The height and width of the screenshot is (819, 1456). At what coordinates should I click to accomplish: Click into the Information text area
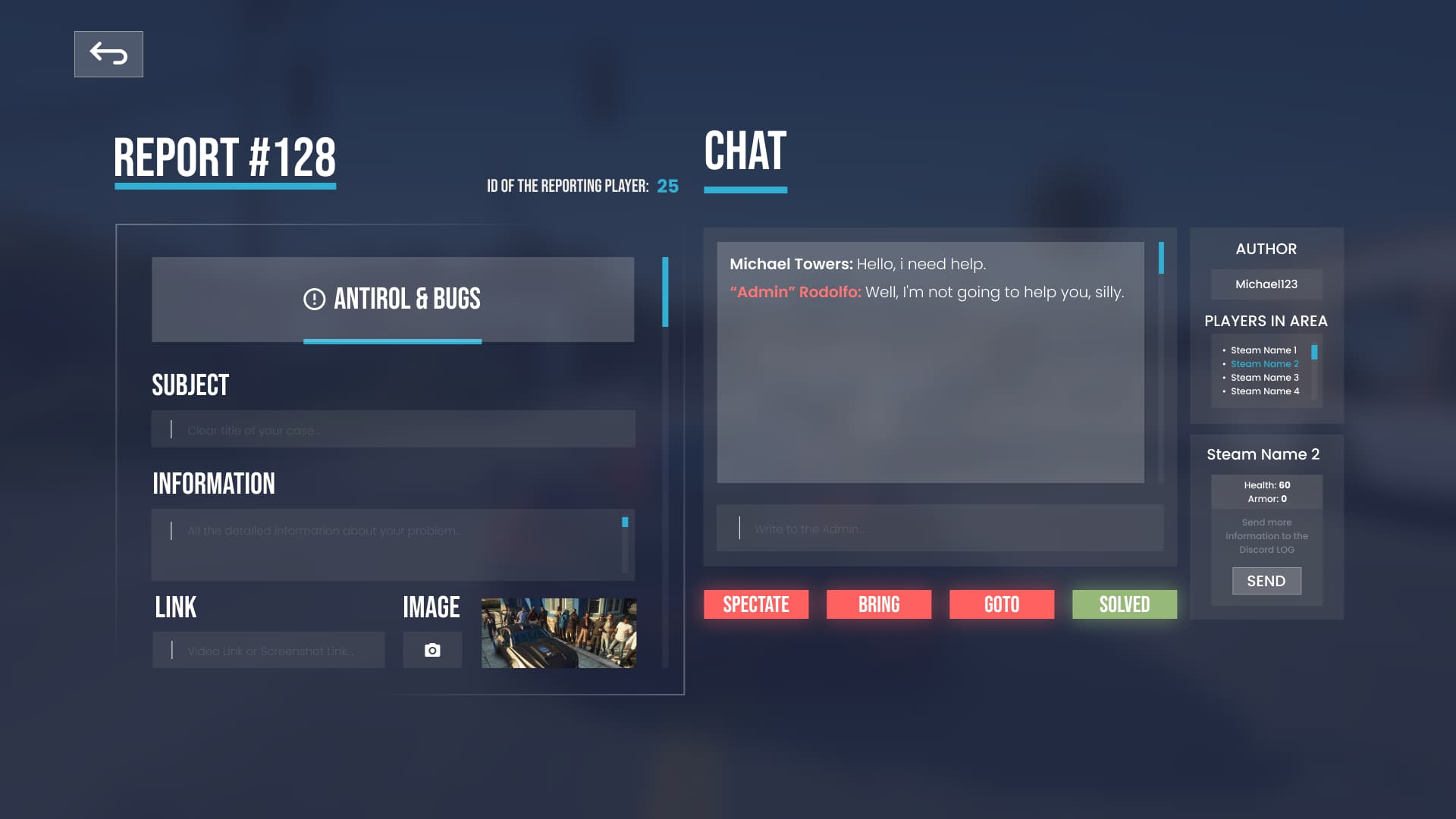click(387, 544)
